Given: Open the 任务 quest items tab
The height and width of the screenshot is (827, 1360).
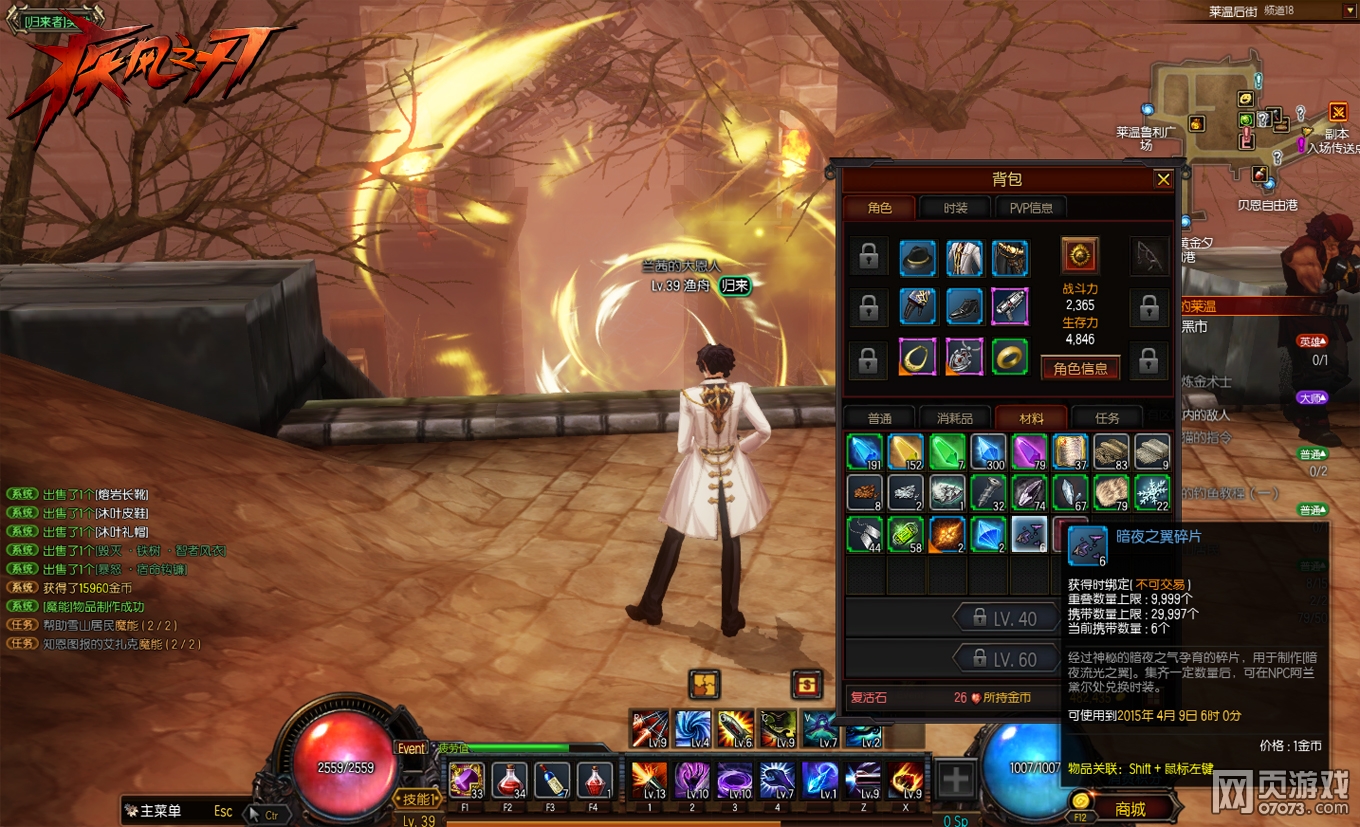Looking at the screenshot, I should click(x=1107, y=418).
